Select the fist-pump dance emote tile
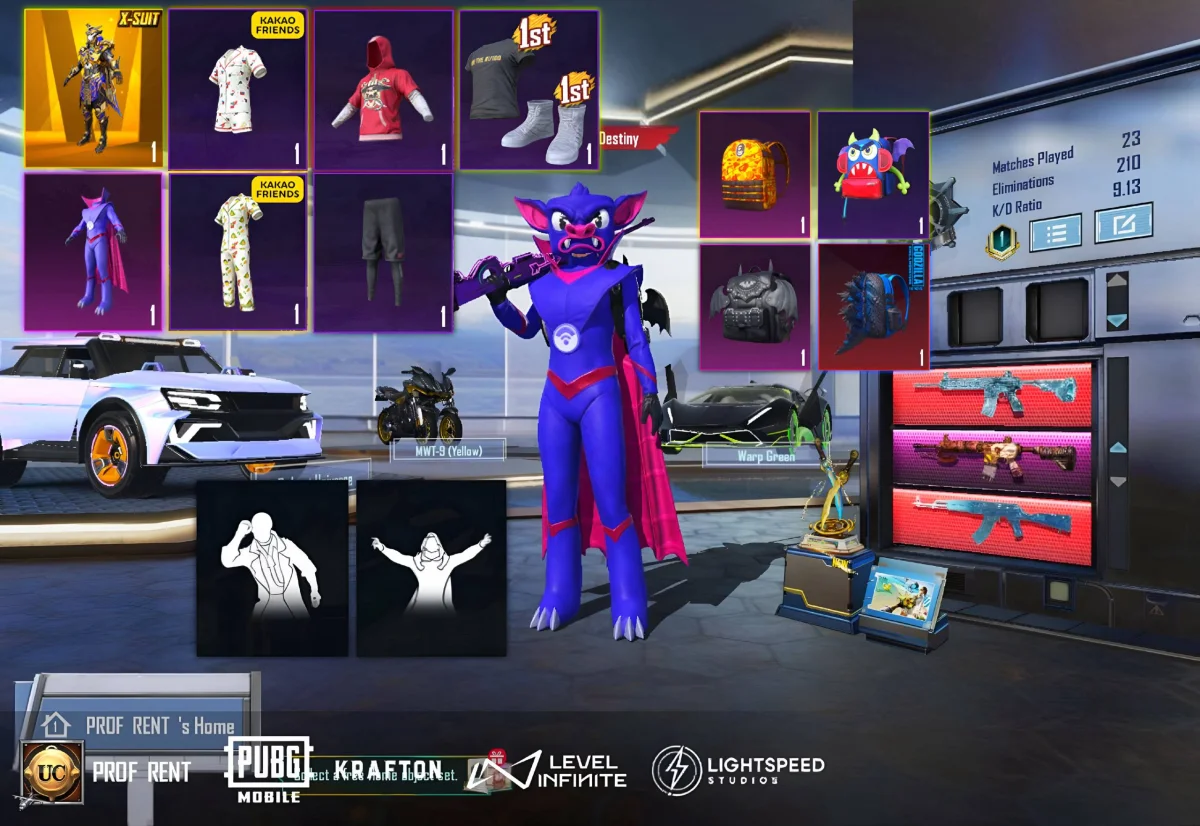Image resolution: width=1200 pixels, height=826 pixels. [272, 568]
